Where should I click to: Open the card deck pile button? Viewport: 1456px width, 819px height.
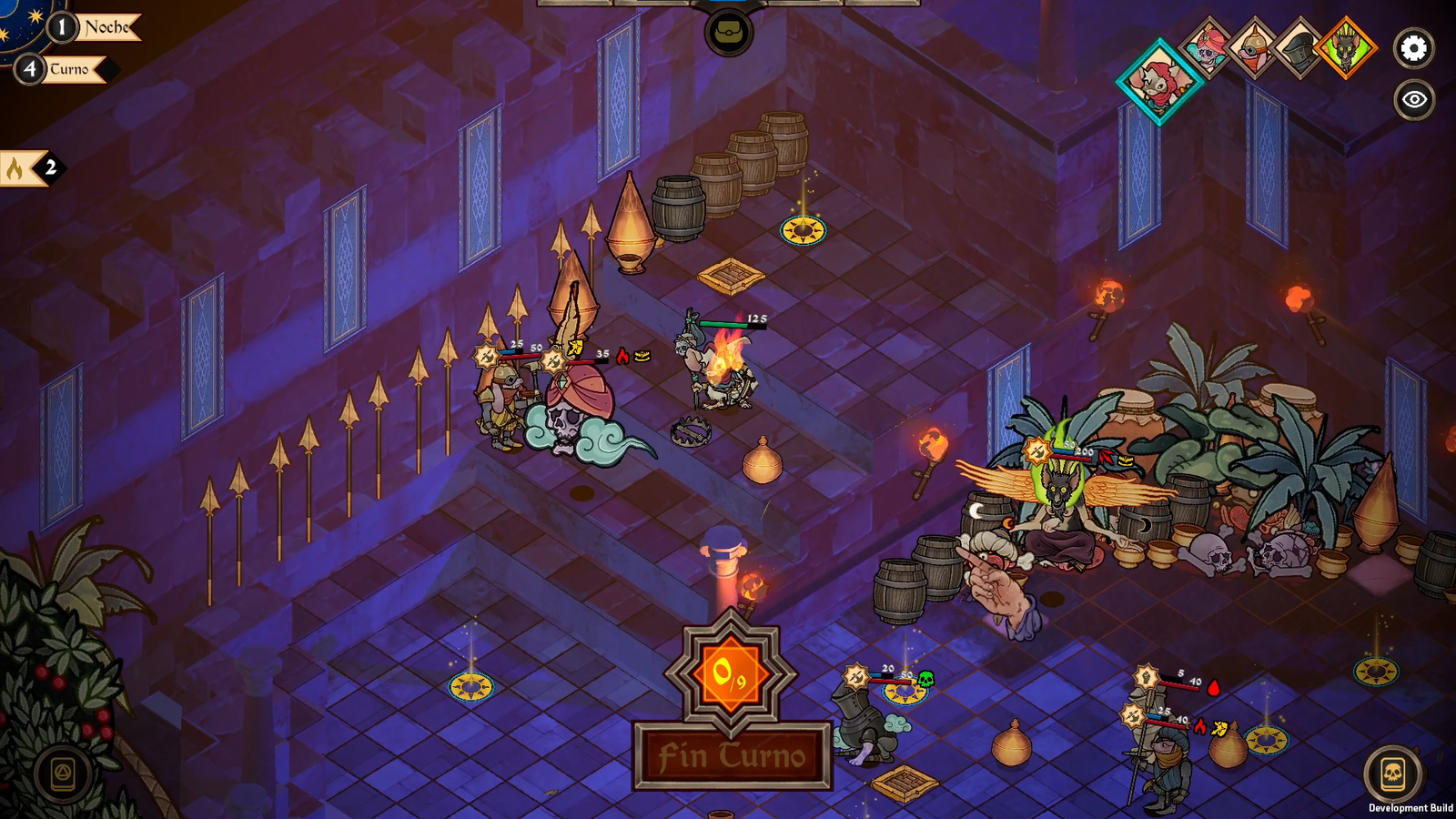[x=63, y=775]
